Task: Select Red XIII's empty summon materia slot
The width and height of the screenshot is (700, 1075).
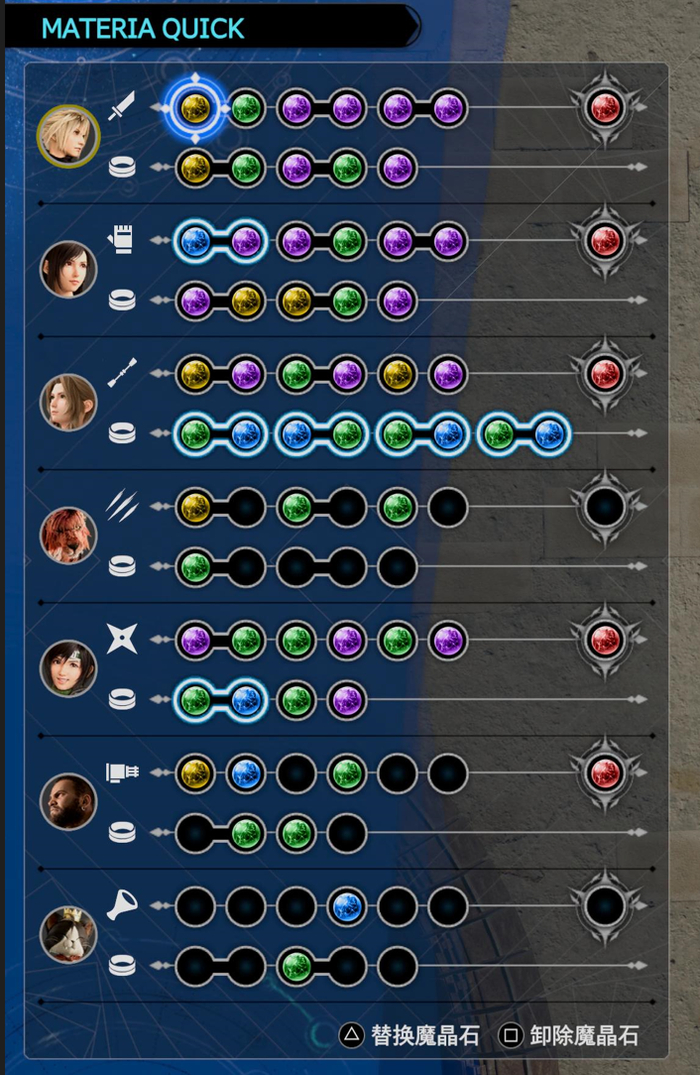Action: pyautogui.click(x=605, y=507)
